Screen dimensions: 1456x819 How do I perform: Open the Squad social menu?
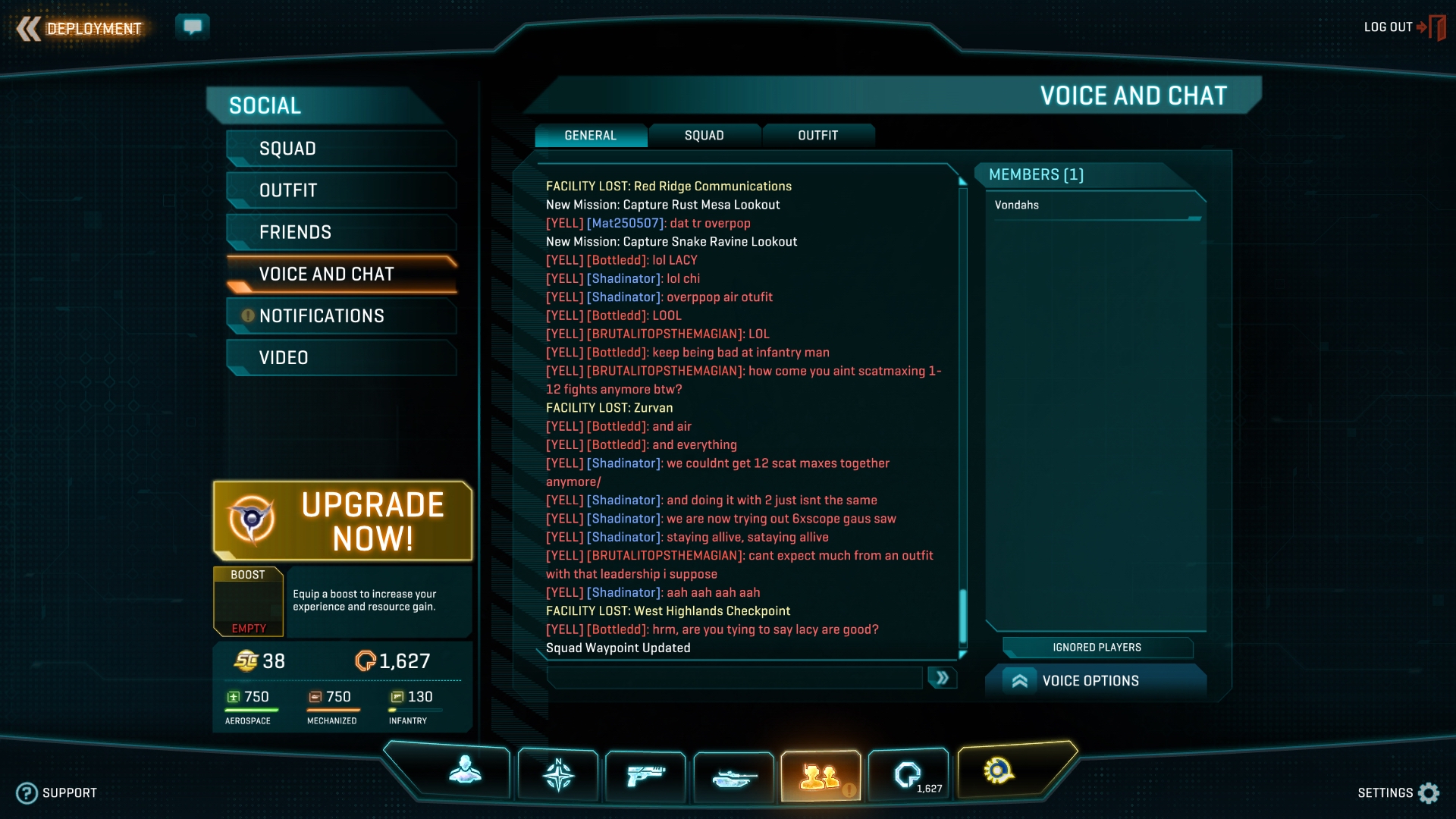(341, 149)
